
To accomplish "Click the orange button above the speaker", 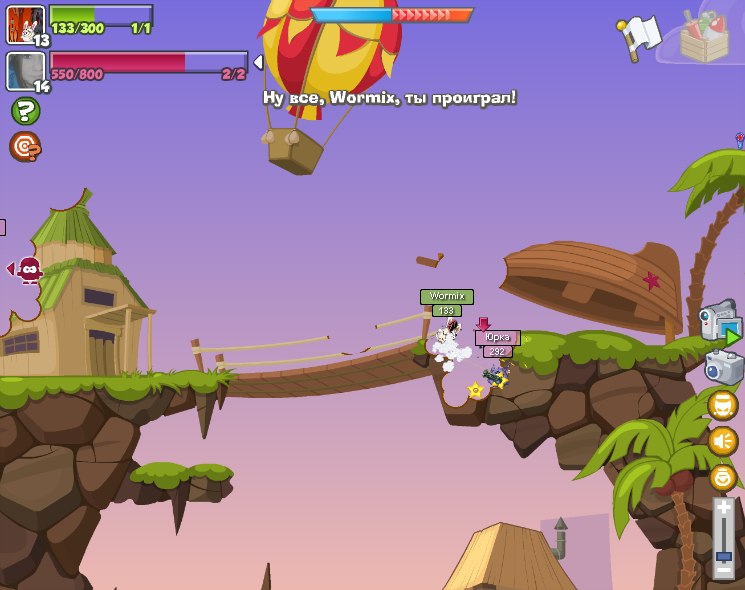I will [x=723, y=405].
